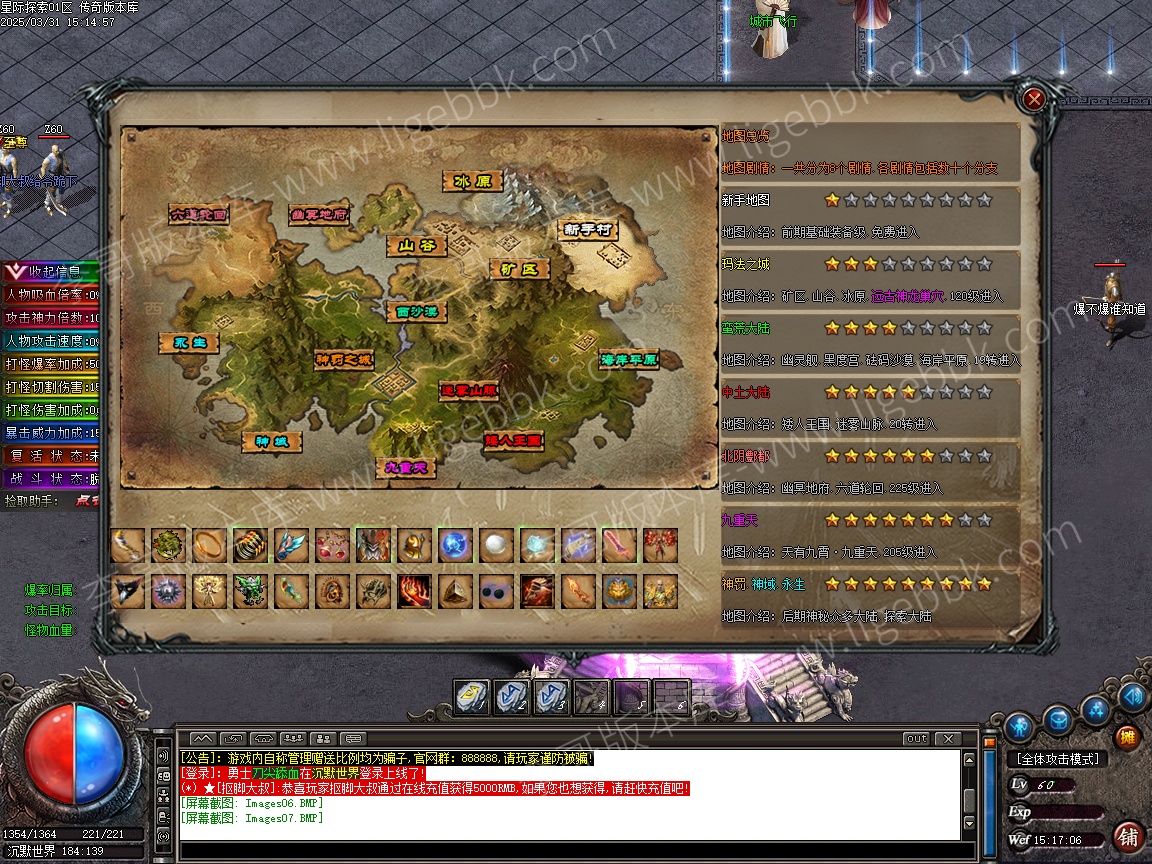Select the 幽冥地府 map label
1152x864 pixels.
pyautogui.click(x=319, y=214)
